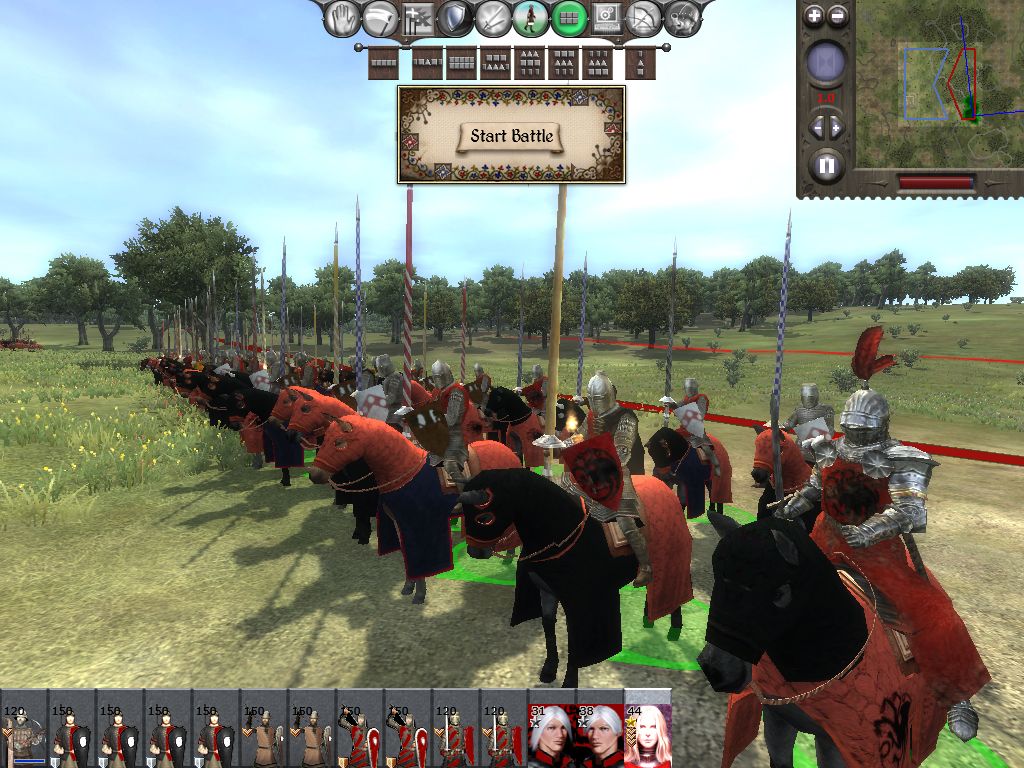Zoom out on the minimap
This screenshot has height=768, width=1024.
click(x=838, y=16)
